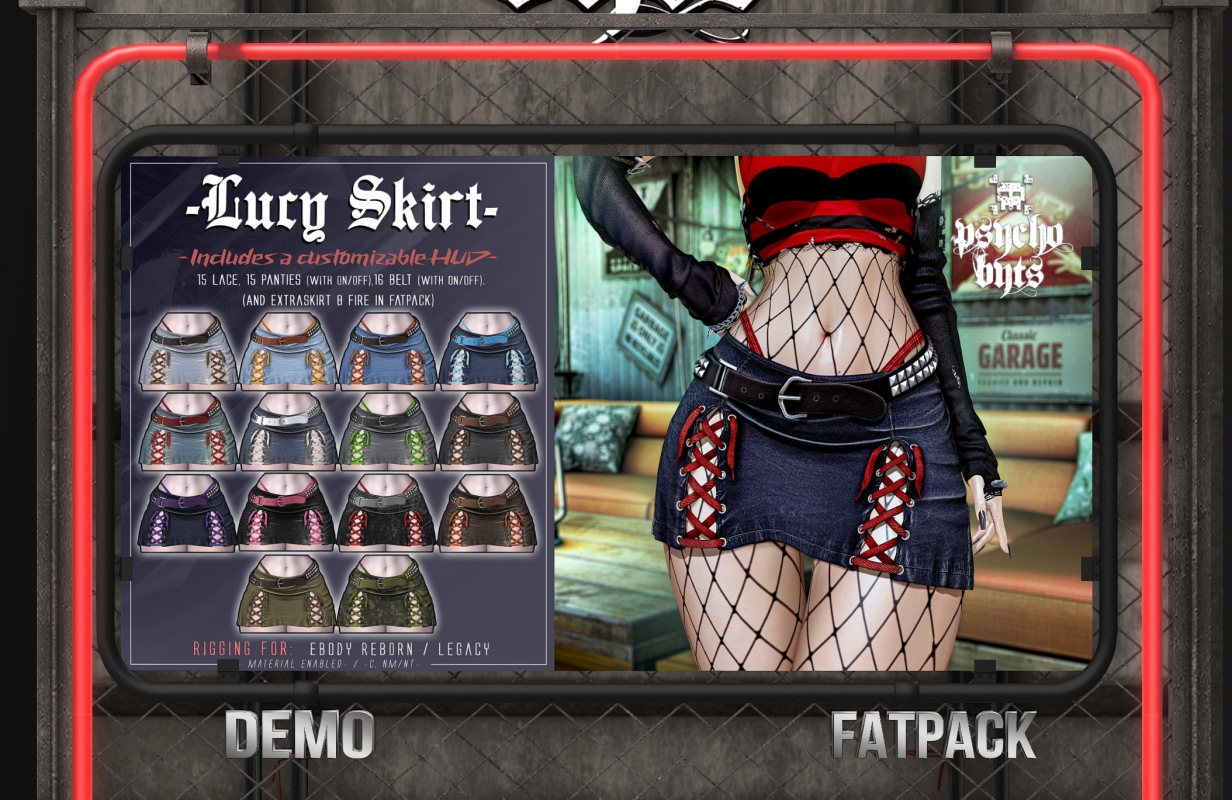
Task: Click the DEMO button
Action: tap(299, 735)
